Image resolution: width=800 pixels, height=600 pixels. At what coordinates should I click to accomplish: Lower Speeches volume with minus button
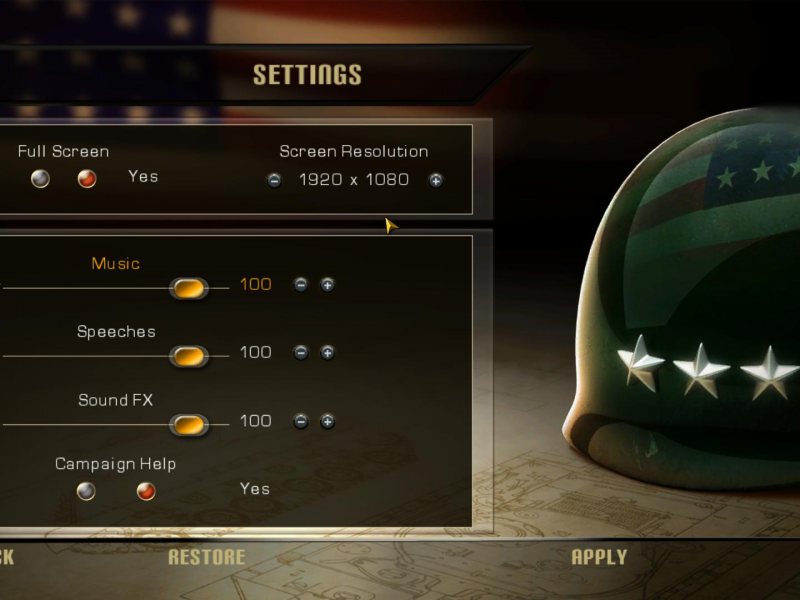[300, 353]
